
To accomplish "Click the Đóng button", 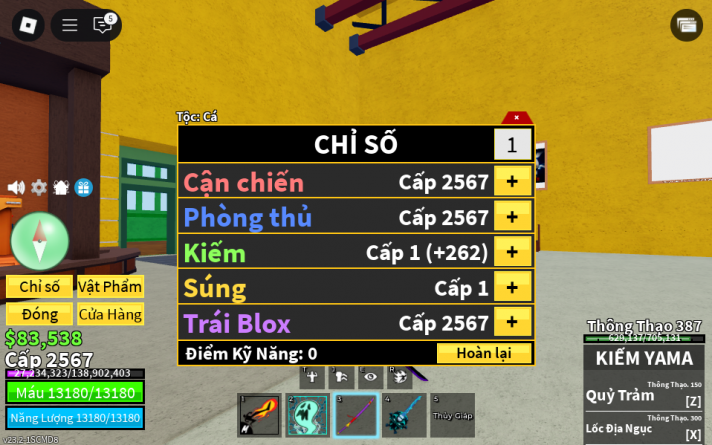I will click(x=39, y=314).
